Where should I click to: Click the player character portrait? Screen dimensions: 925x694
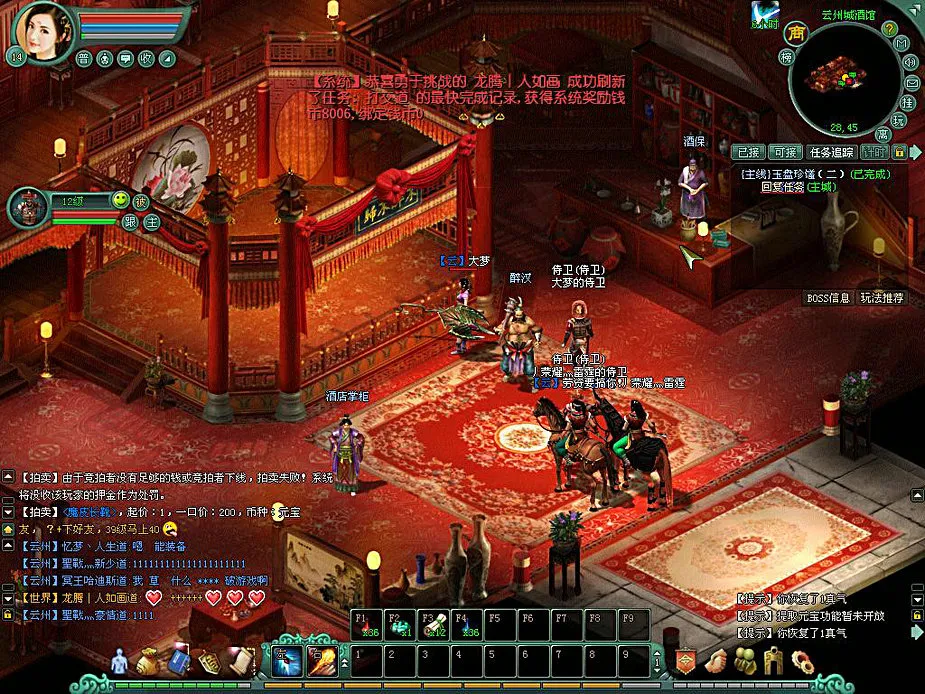point(43,31)
